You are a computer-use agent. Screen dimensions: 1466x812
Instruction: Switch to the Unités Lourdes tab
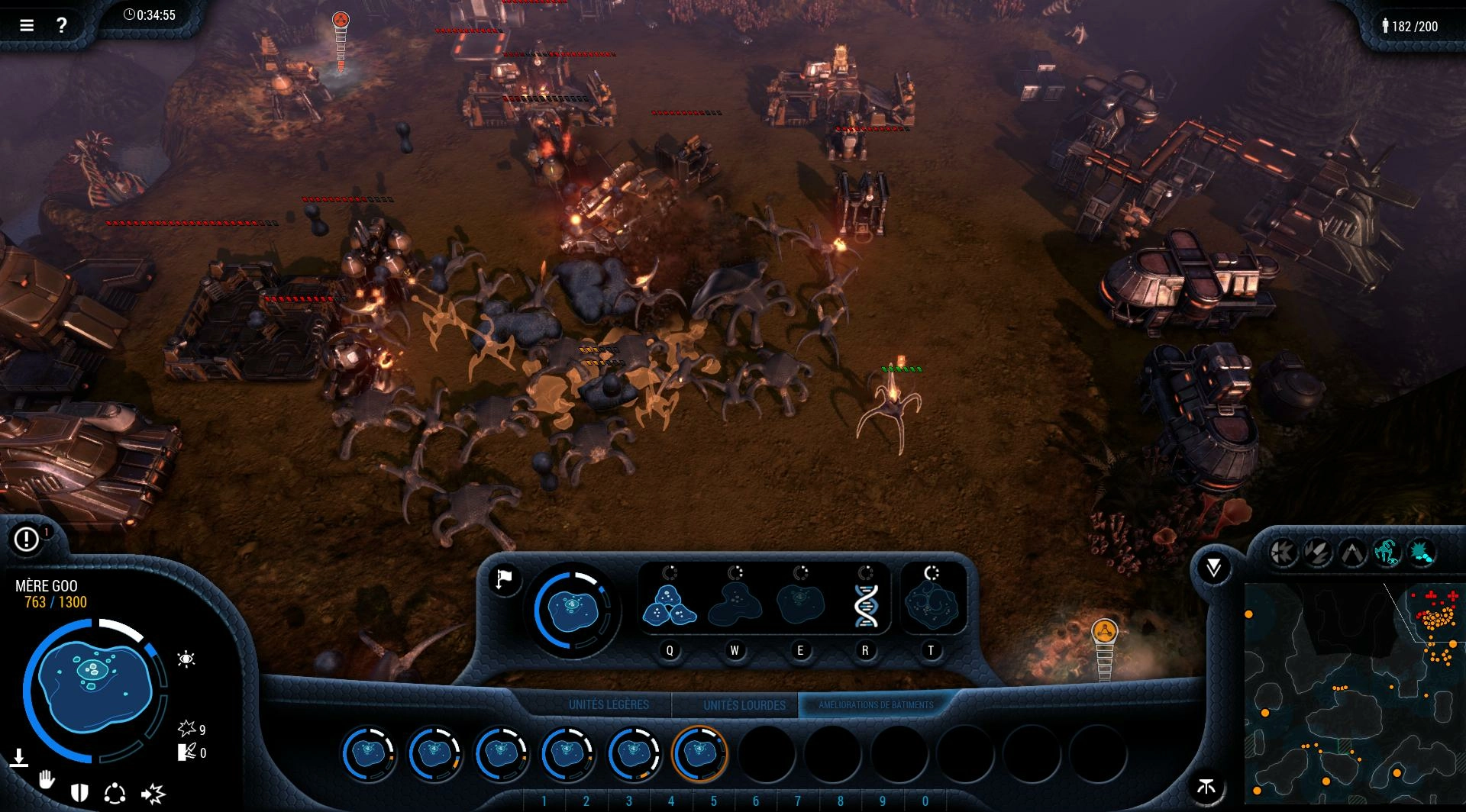tap(744, 705)
